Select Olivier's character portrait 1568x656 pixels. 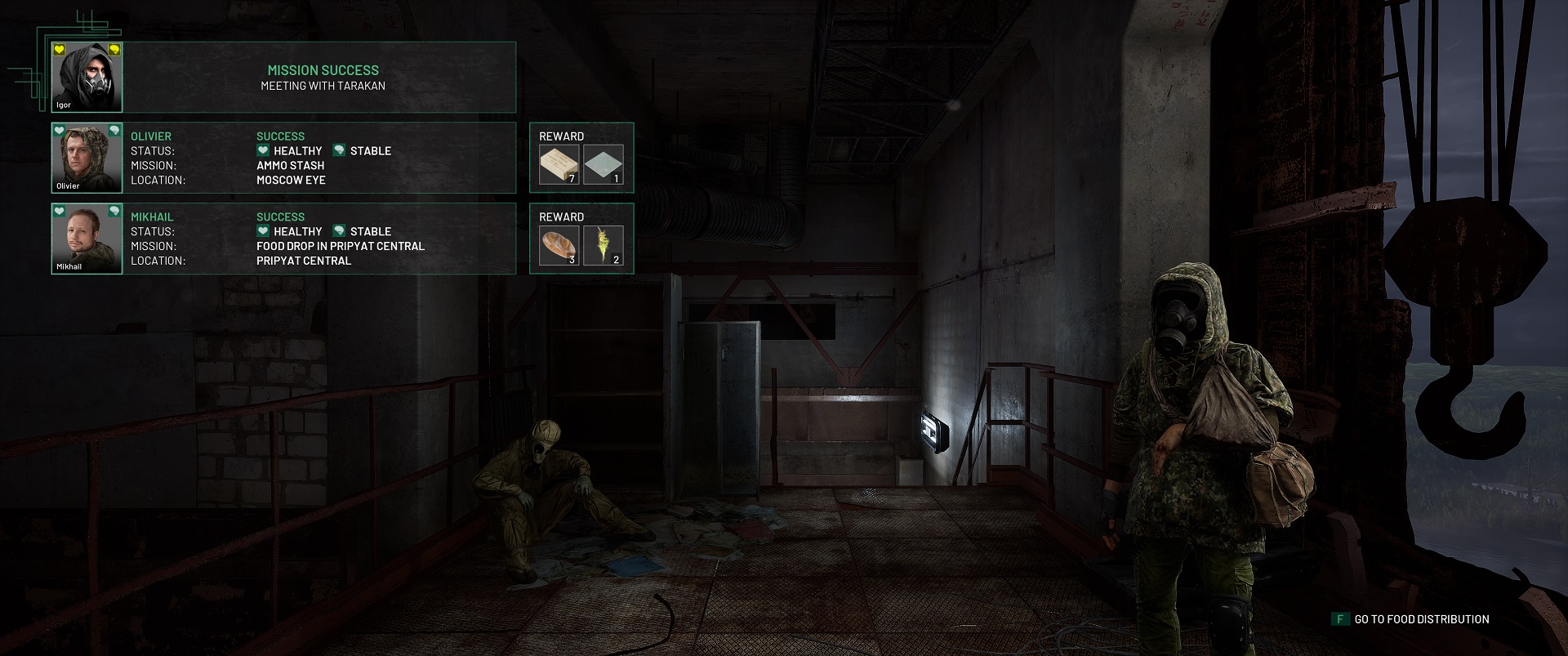click(87, 158)
